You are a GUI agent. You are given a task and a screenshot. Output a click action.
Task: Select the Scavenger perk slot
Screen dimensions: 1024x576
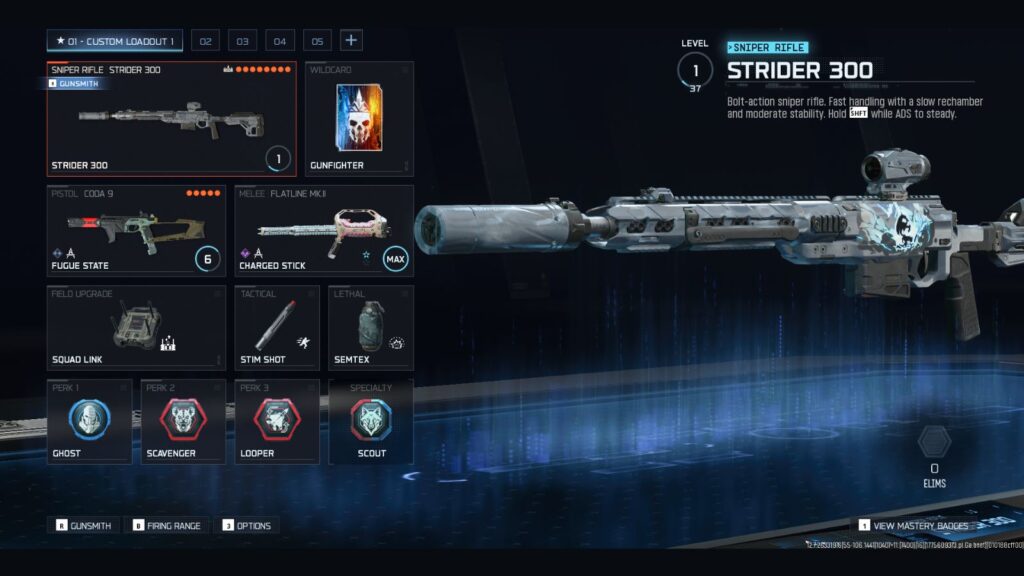183,421
